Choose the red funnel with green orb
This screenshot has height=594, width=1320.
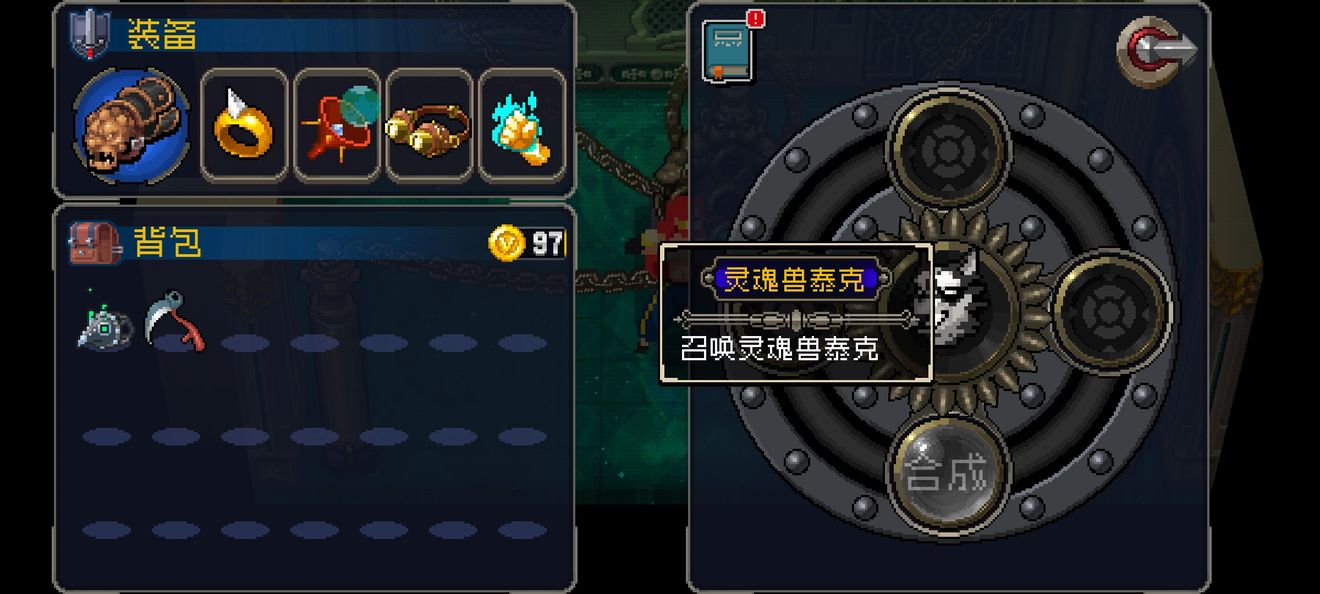pos(337,125)
